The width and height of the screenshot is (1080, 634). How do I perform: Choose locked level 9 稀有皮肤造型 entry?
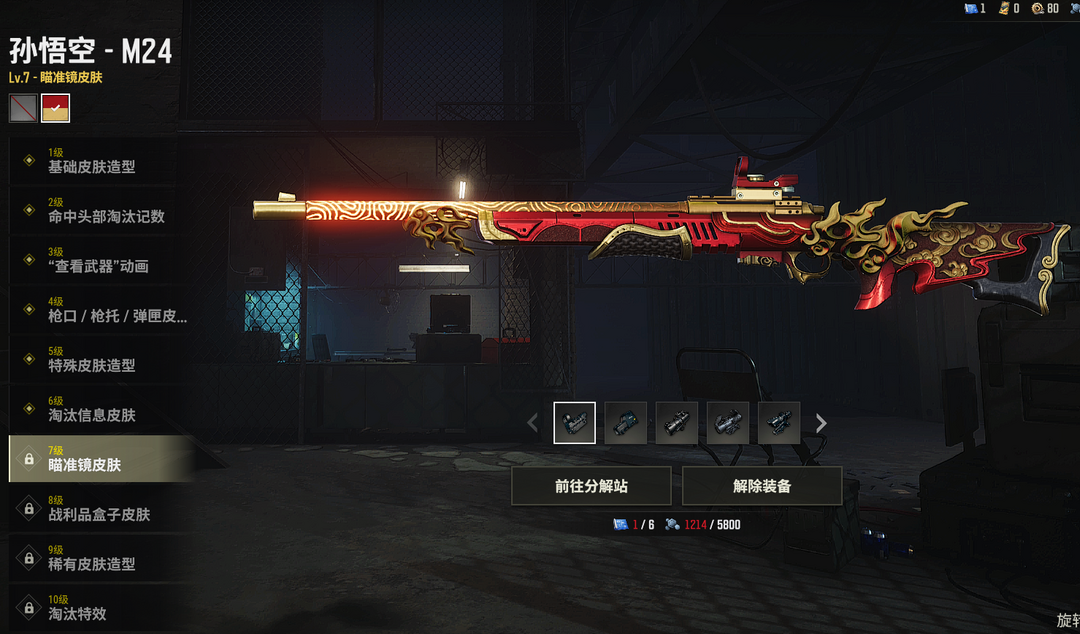(98, 559)
